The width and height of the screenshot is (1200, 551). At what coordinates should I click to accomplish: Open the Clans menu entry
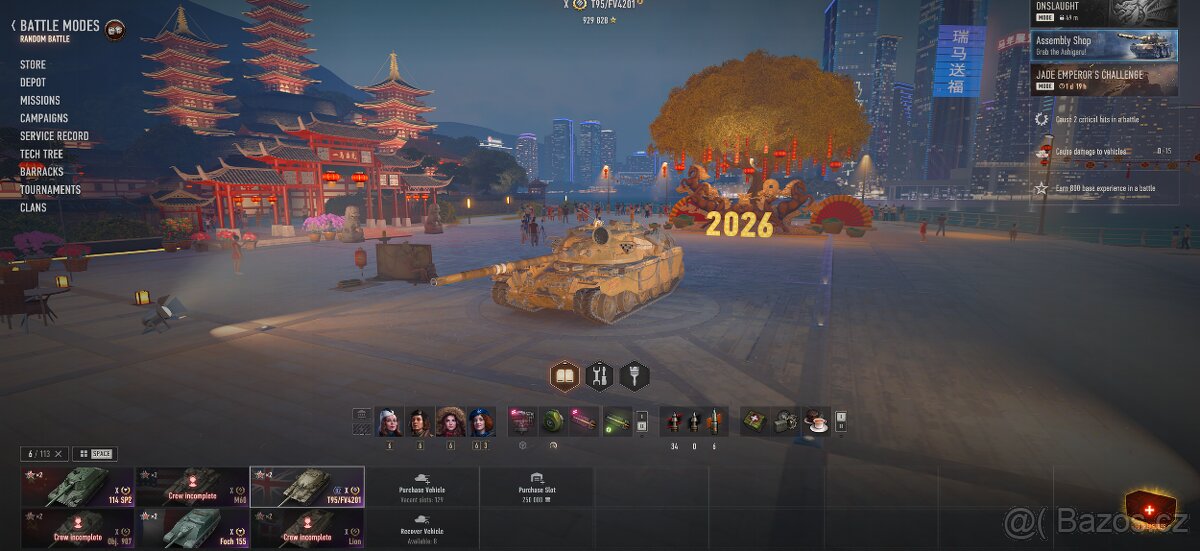pyautogui.click(x=33, y=208)
